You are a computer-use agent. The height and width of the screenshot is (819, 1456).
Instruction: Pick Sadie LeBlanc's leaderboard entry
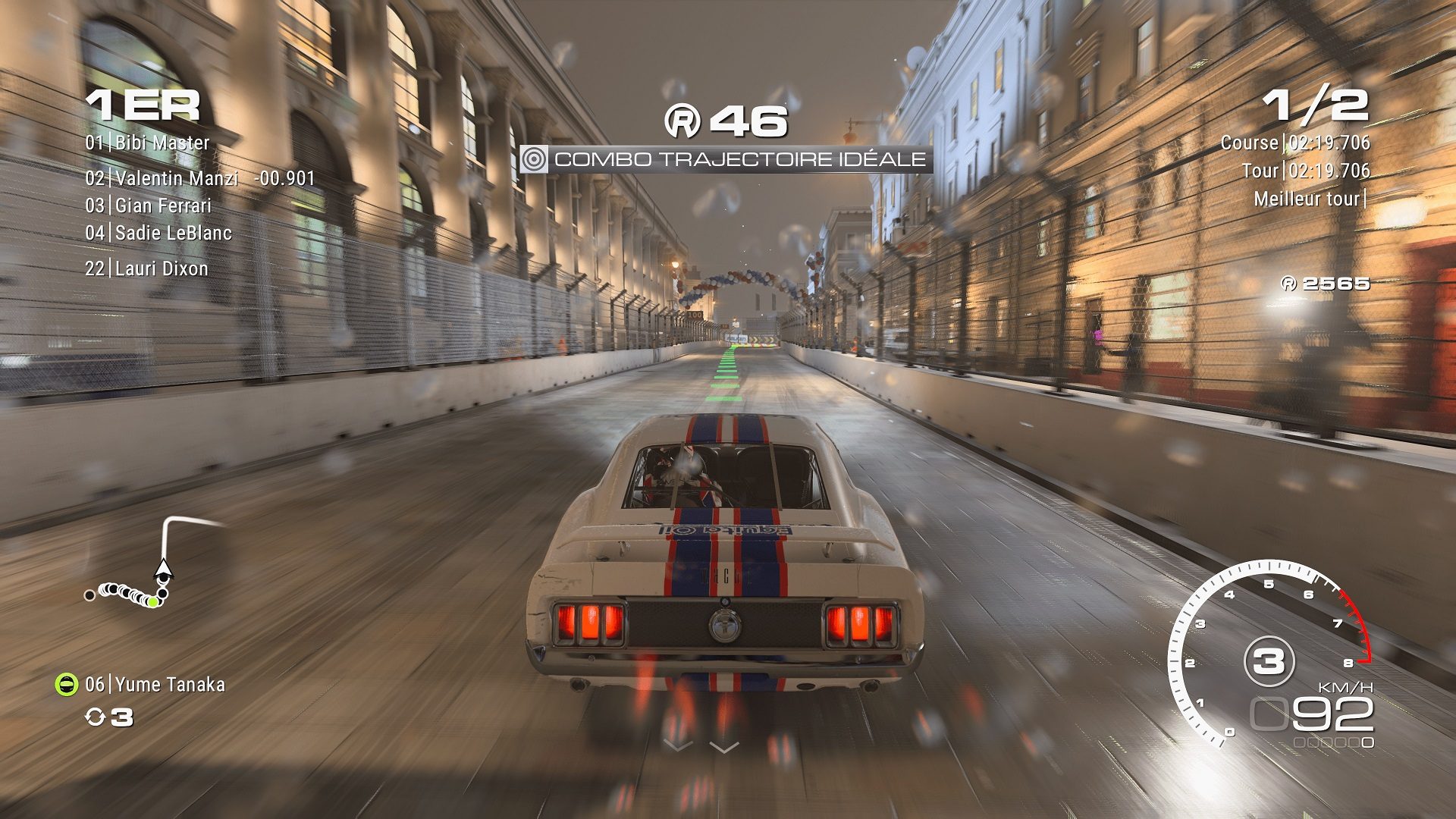click(x=158, y=233)
